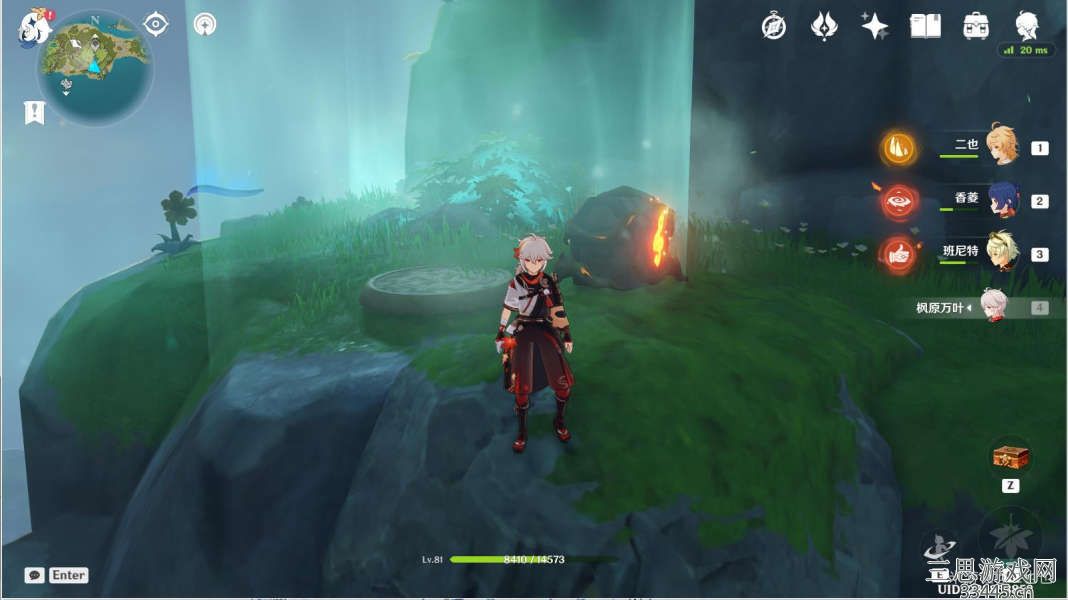
Task: Activate the elemental sight eye icon
Action: coord(156,24)
